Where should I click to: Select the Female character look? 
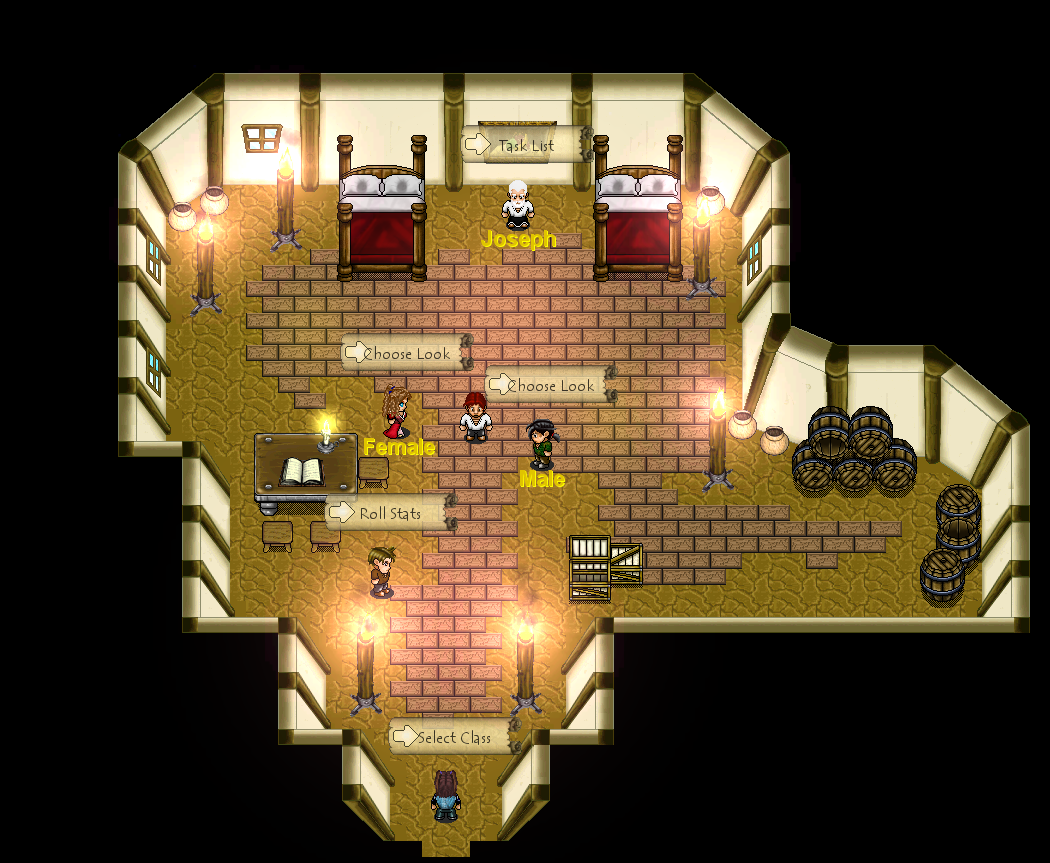396,411
